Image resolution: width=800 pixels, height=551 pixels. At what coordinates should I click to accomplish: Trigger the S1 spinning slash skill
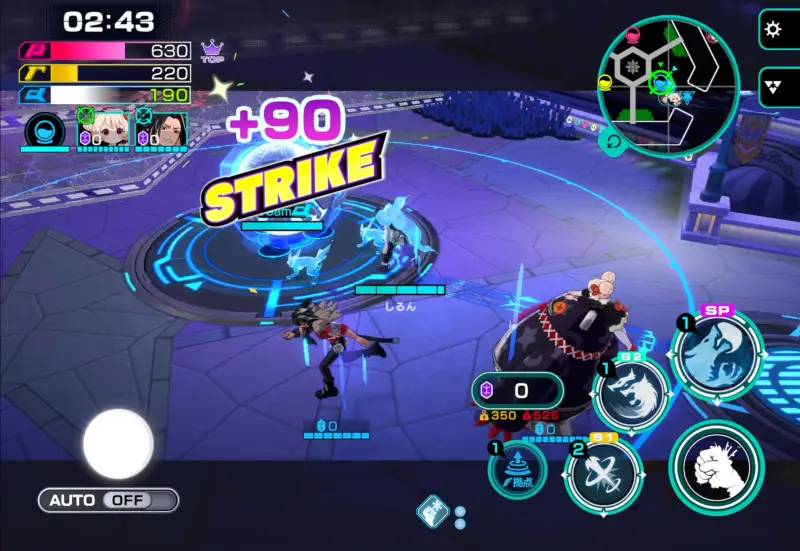click(602, 474)
